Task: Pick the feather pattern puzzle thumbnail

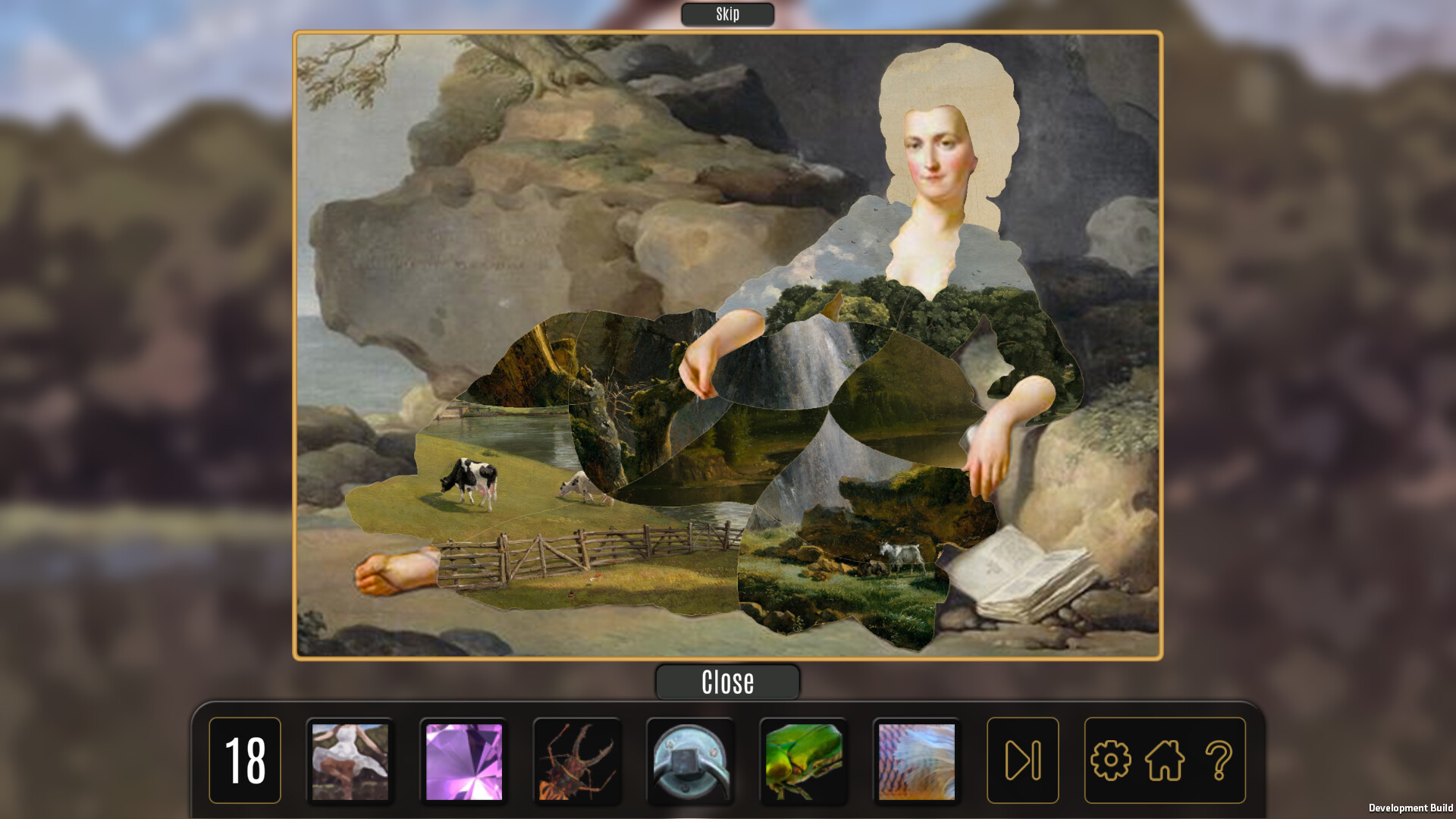Action: [x=918, y=759]
